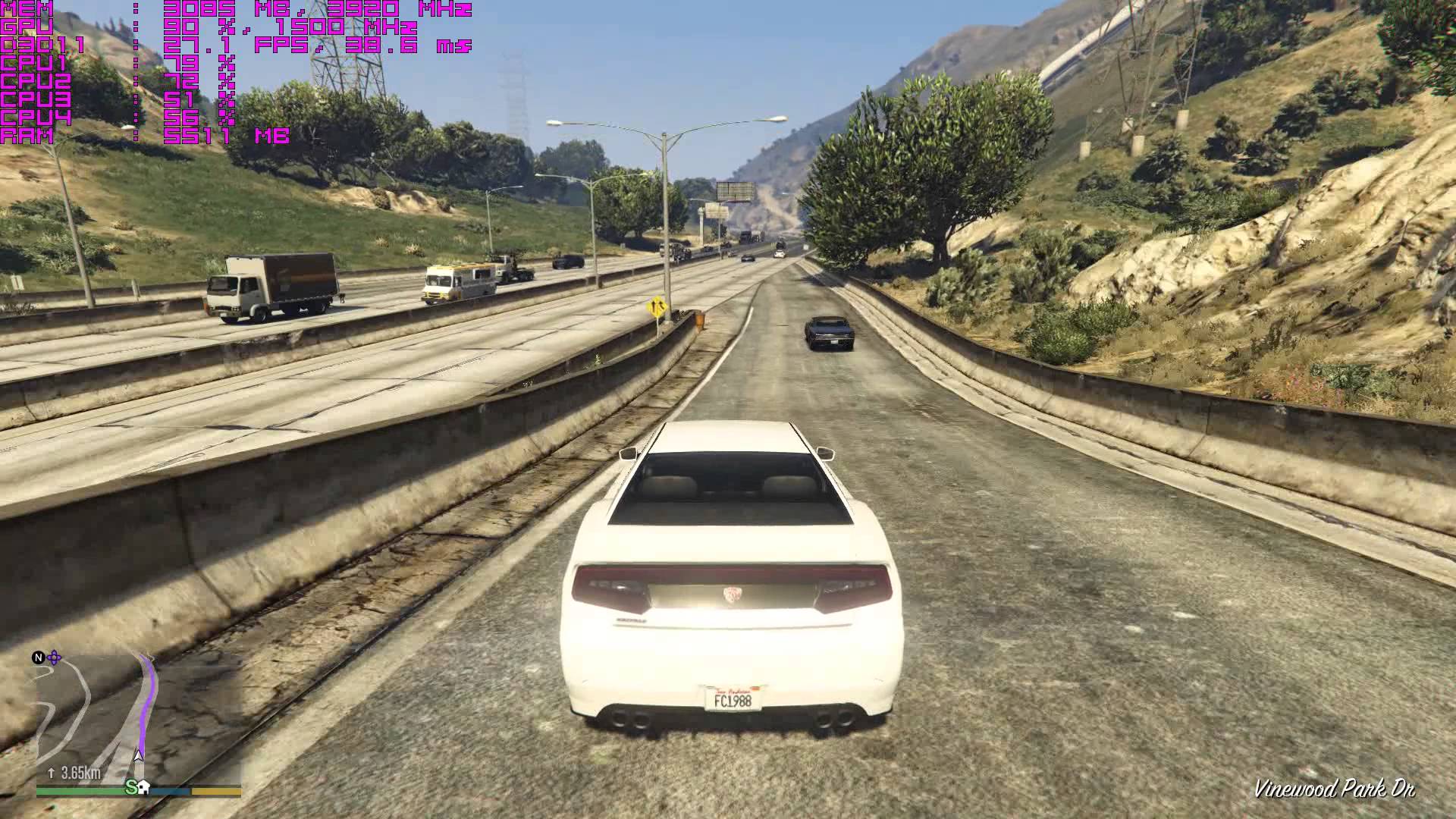
Task: Click the D3D11 FPS counter in the overlay
Action: coord(212,47)
